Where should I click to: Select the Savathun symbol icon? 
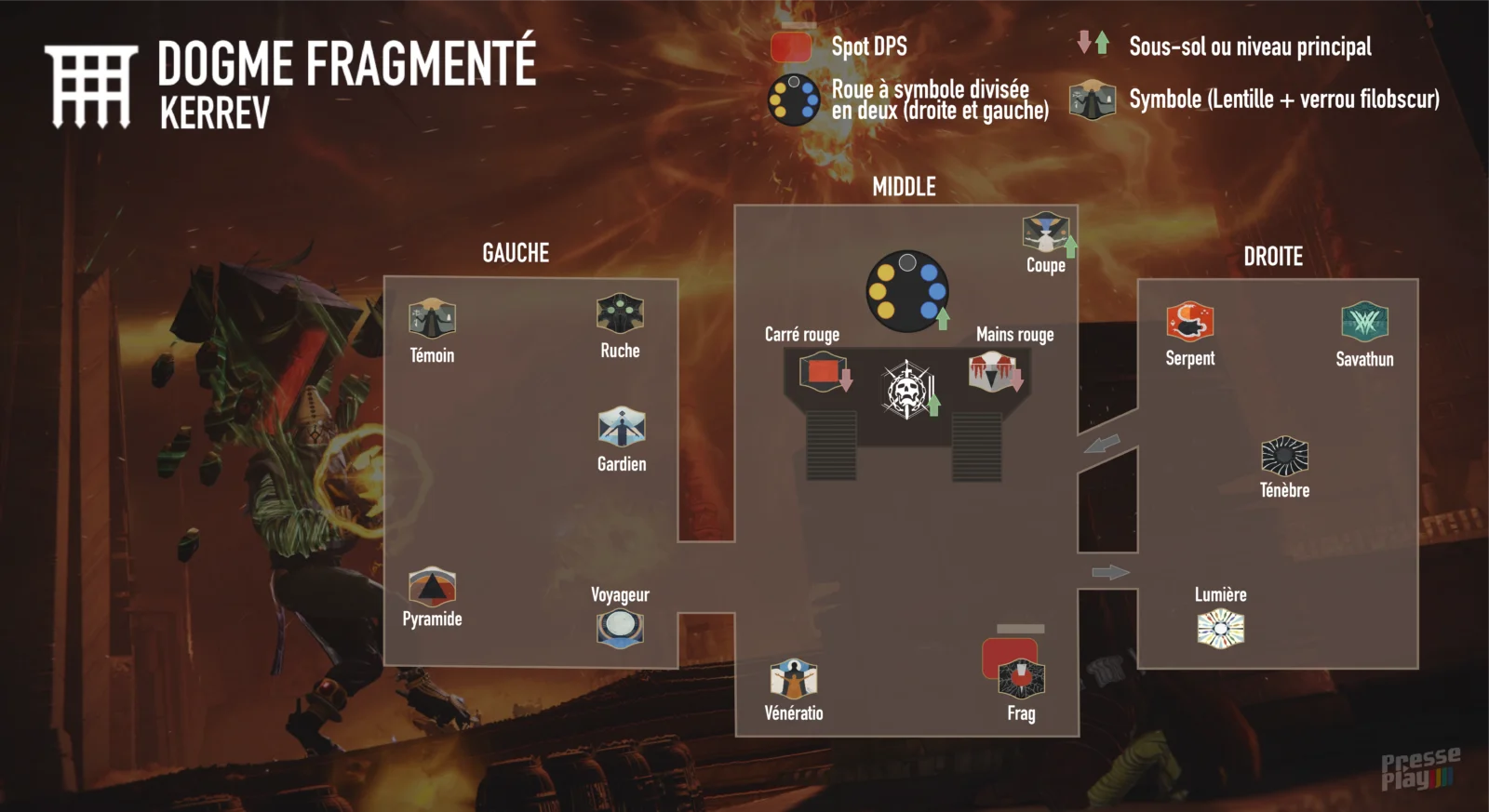point(1364,322)
